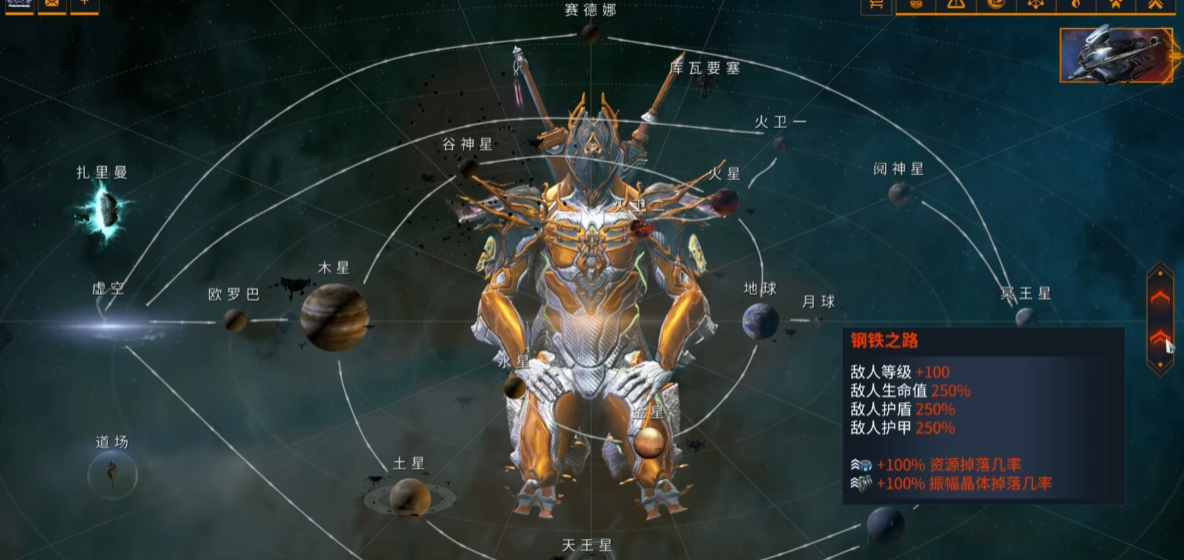Switch to normal star chart mode
The image size is (1184, 560).
(x=1160, y=297)
